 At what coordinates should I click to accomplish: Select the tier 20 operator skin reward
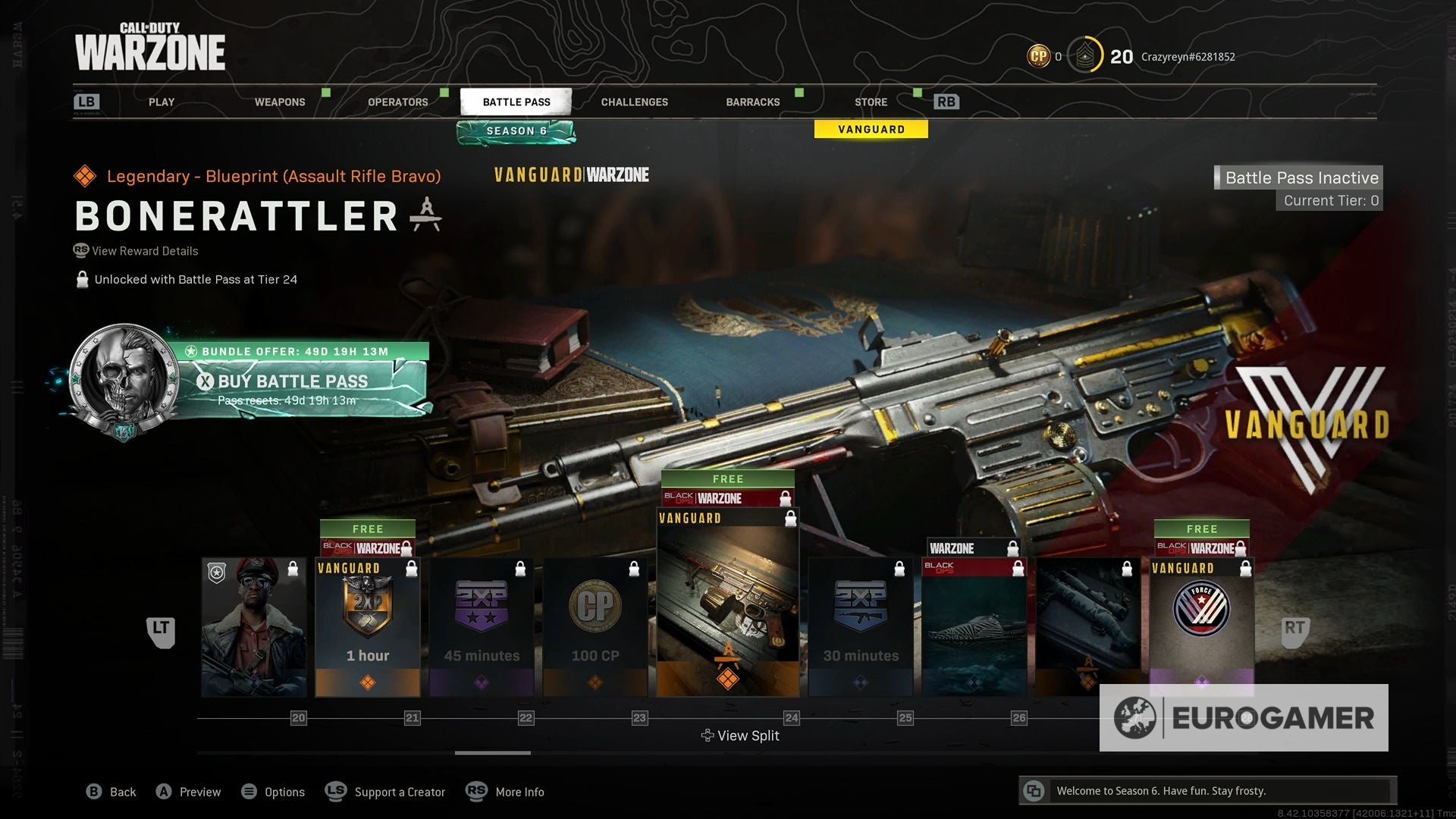pos(254,627)
